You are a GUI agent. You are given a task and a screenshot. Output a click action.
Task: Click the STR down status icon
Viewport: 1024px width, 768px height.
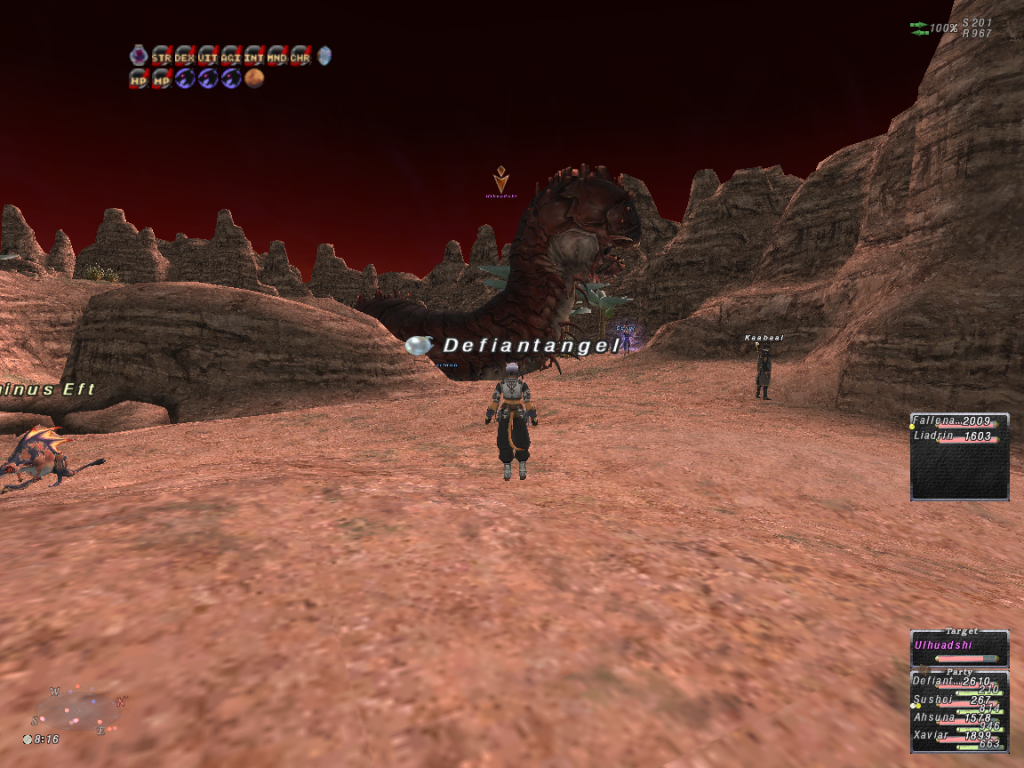161,57
